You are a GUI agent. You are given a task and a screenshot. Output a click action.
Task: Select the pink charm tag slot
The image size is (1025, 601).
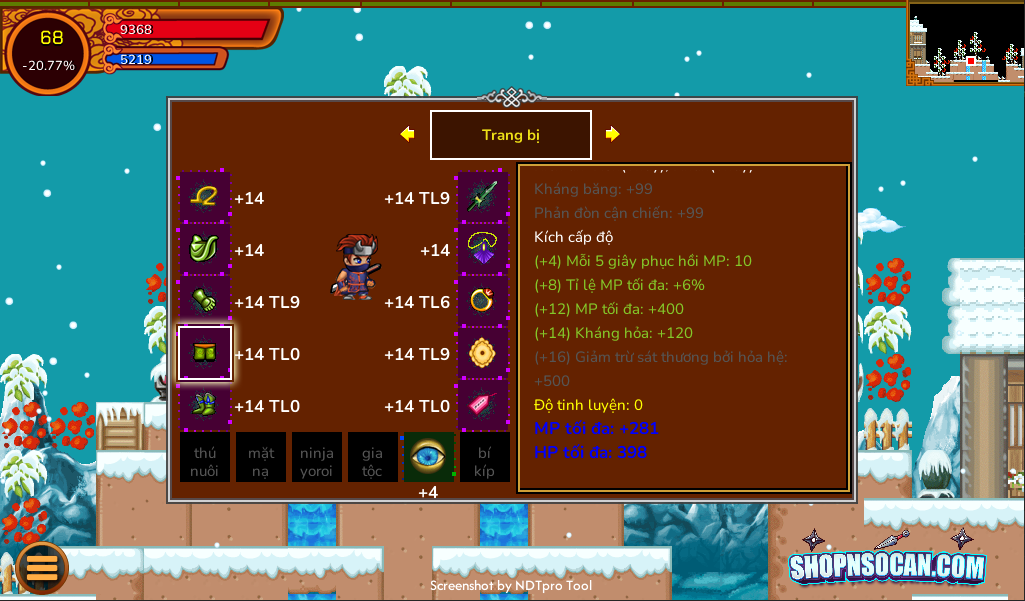pyautogui.click(x=483, y=405)
